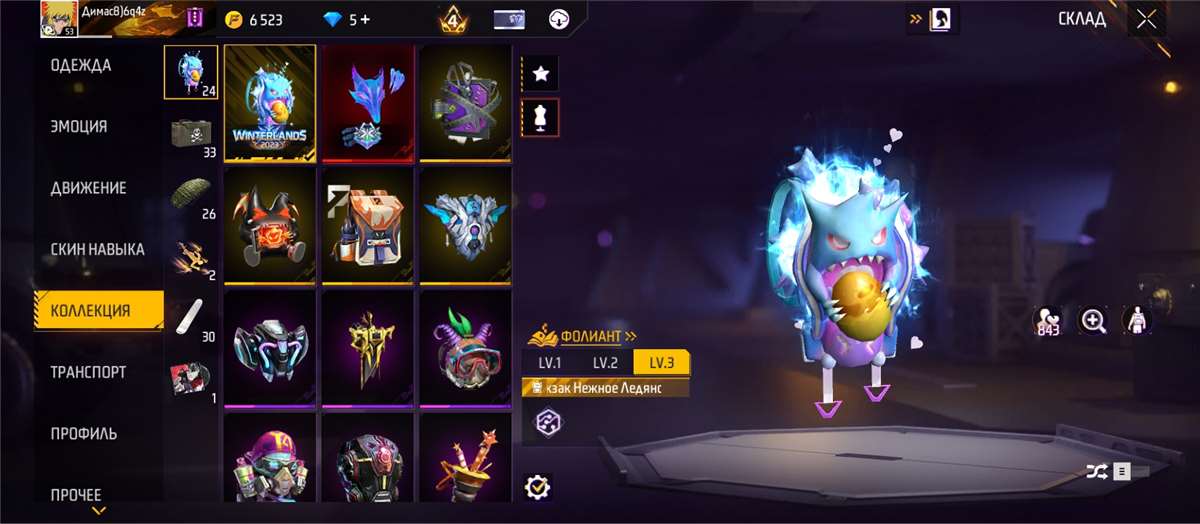Viewport: 1200px width, 524px height.
Task: Open the gear settings icon
Action: (x=538, y=486)
